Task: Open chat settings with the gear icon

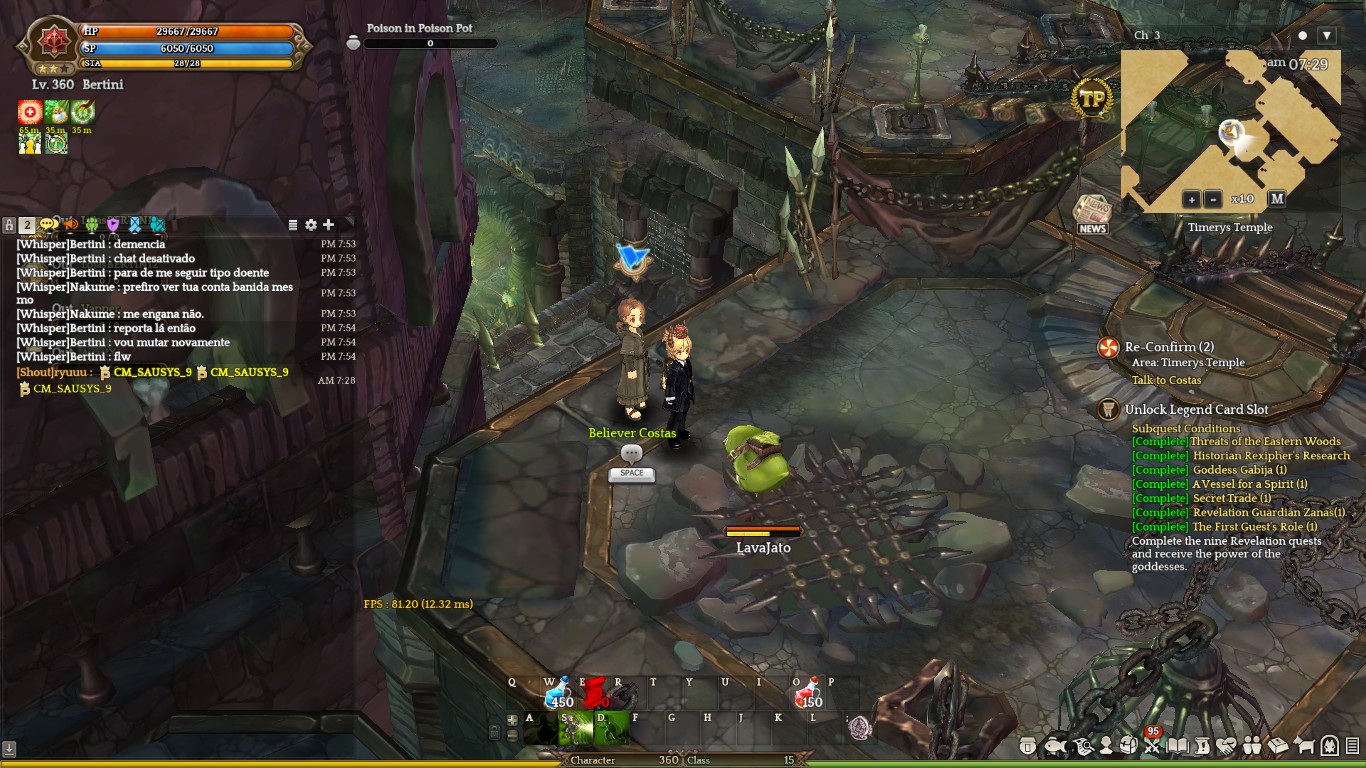Action: (x=311, y=225)
